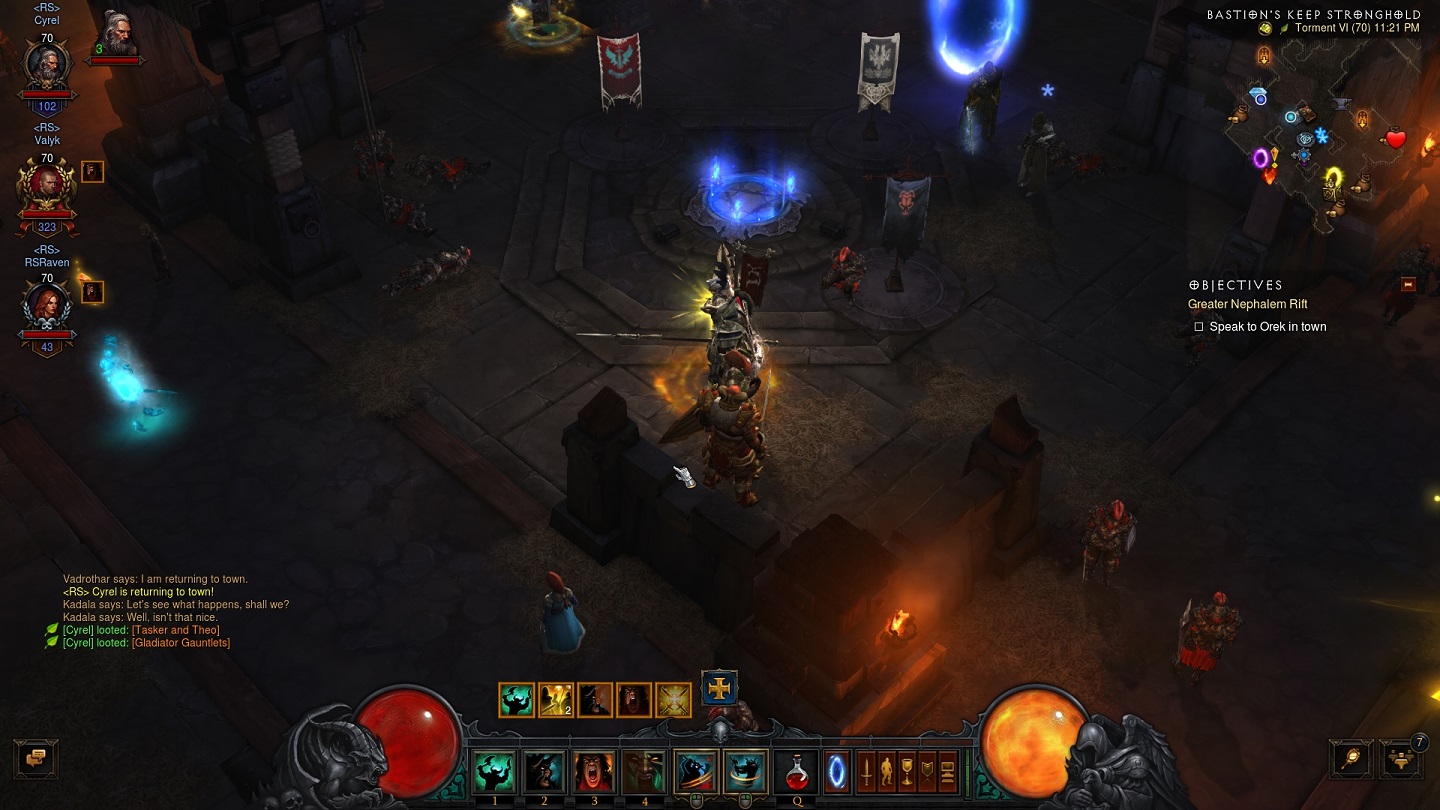Open the chat speech-bubble button

36,759
